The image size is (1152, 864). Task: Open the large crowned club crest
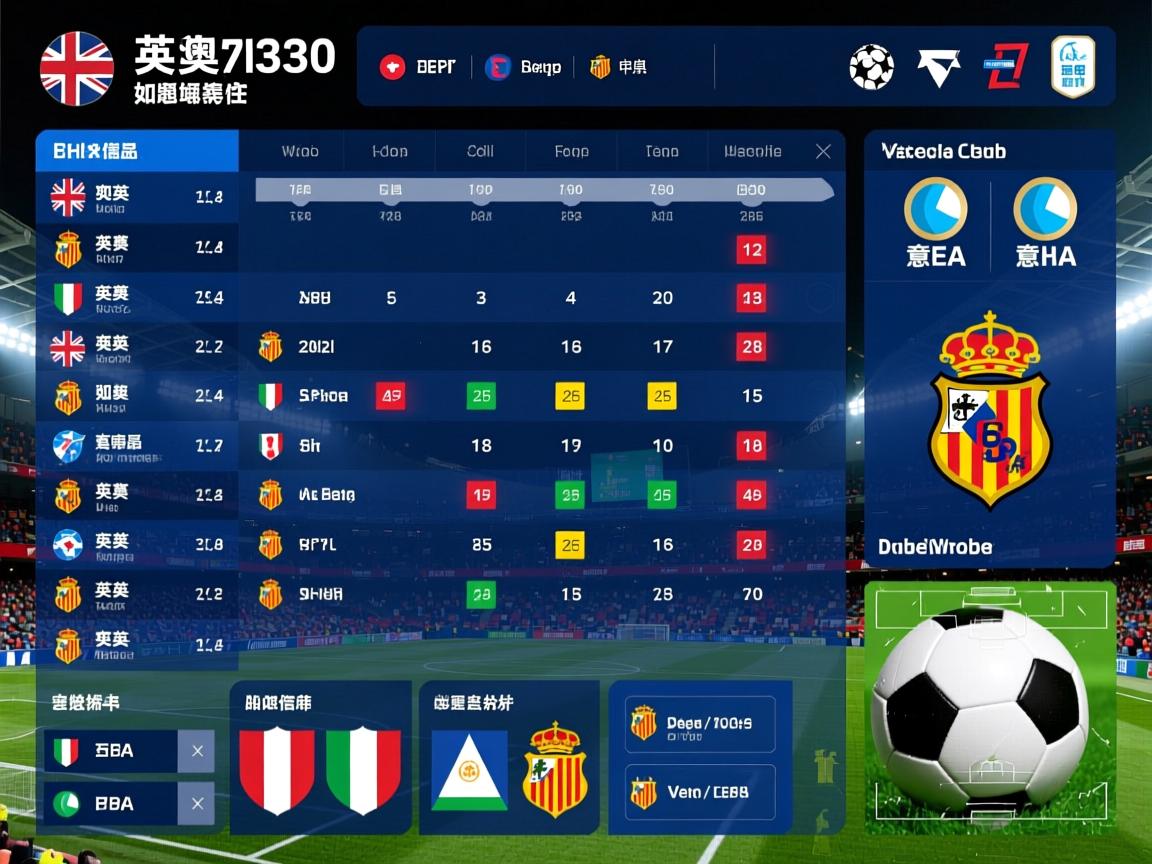pos(989,410)
